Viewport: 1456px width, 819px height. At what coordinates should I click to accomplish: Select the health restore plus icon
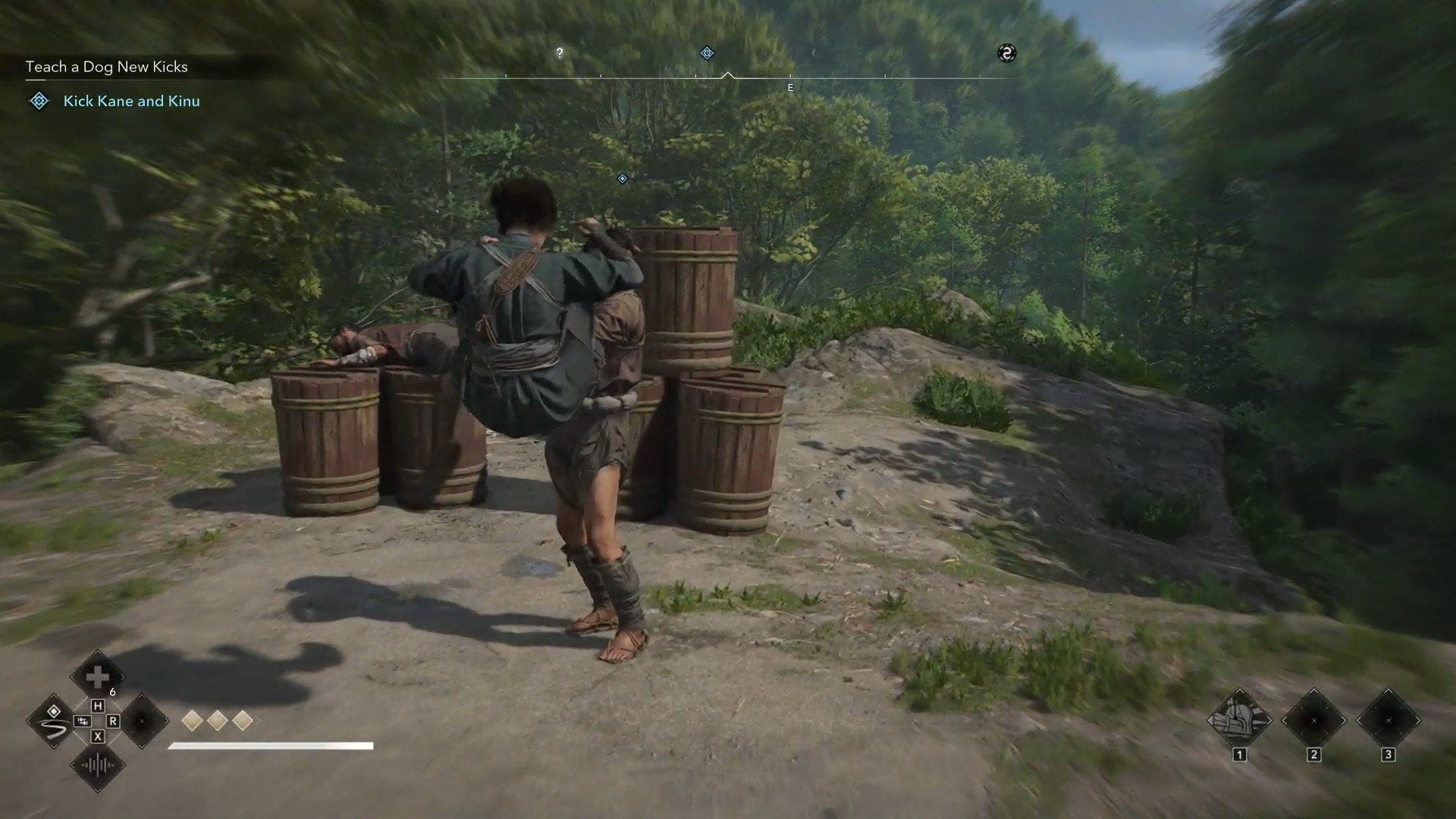(98, 677)
